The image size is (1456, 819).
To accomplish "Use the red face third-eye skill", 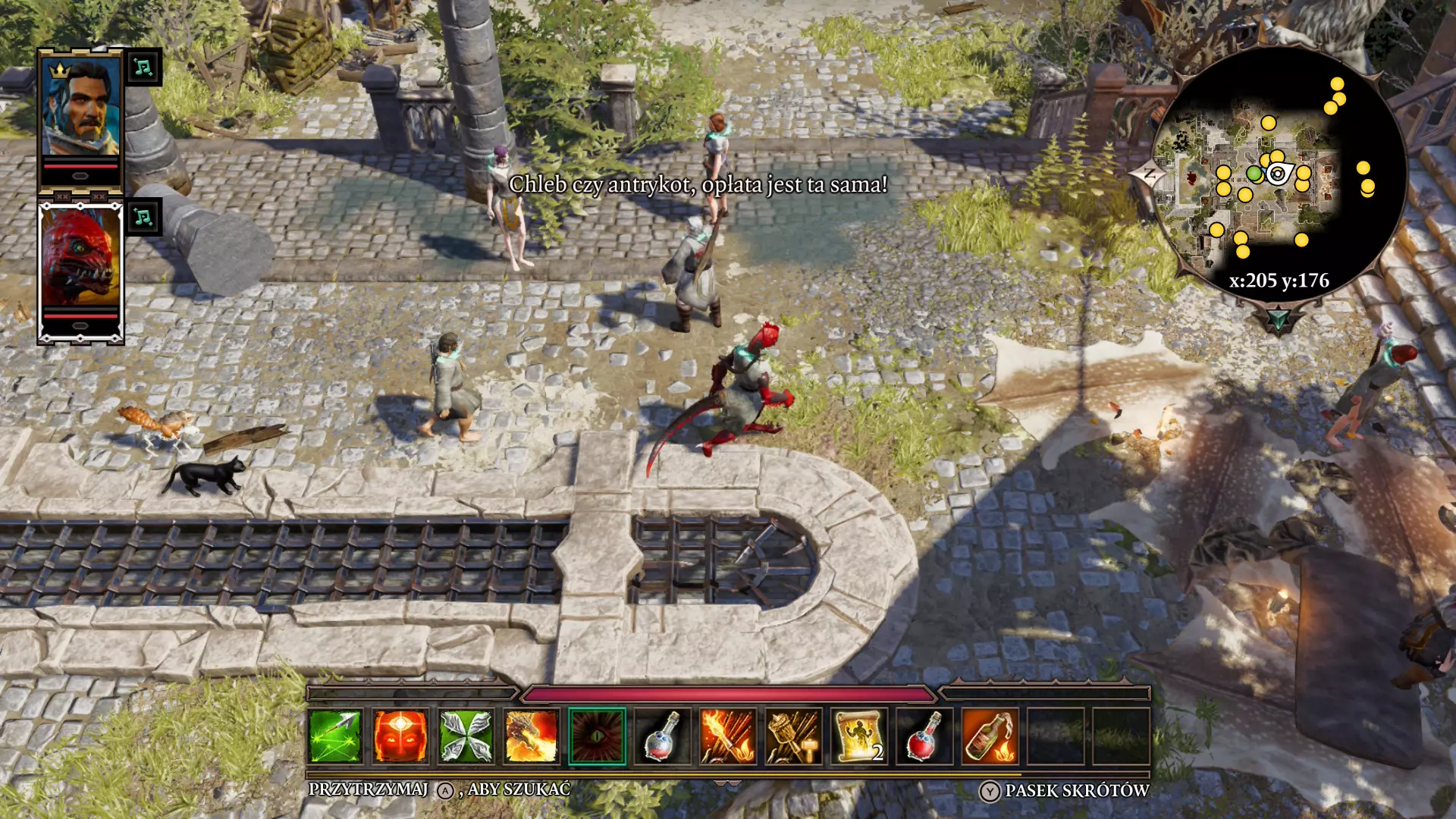I will 400,736.
